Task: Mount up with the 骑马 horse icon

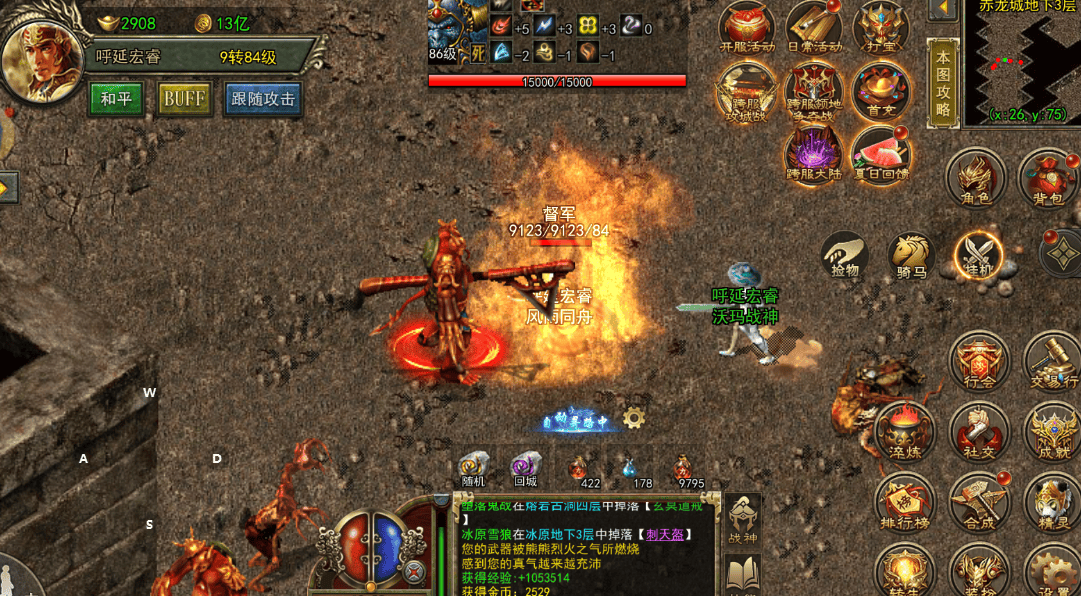Action: tap(911, 253)
